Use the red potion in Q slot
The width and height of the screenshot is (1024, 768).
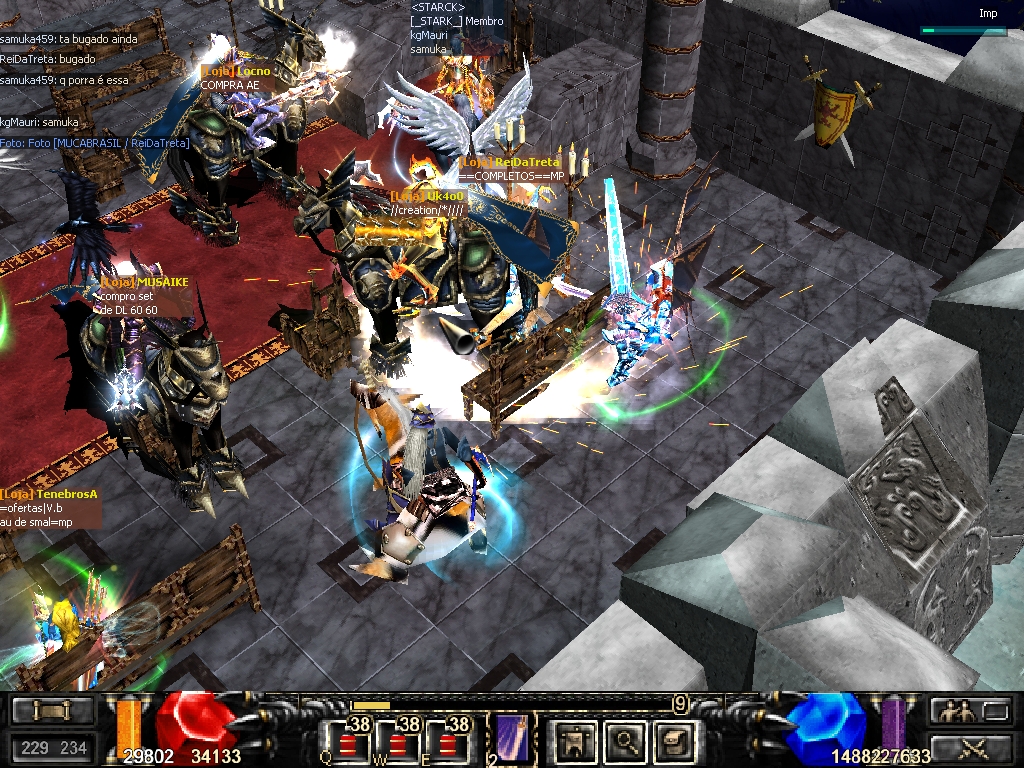pos(348,744)
